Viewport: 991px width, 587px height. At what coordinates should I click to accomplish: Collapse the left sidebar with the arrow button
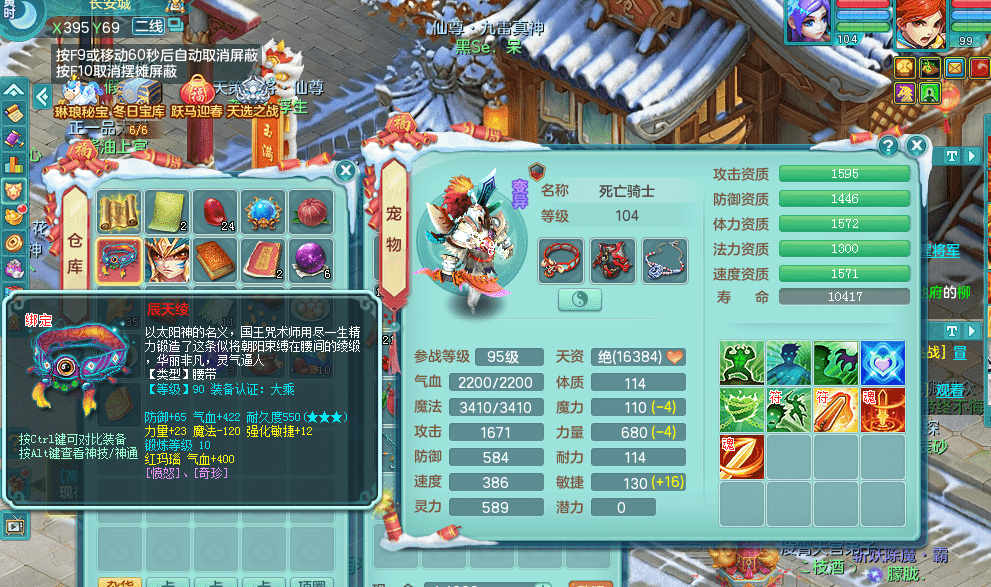pos(42,96)
